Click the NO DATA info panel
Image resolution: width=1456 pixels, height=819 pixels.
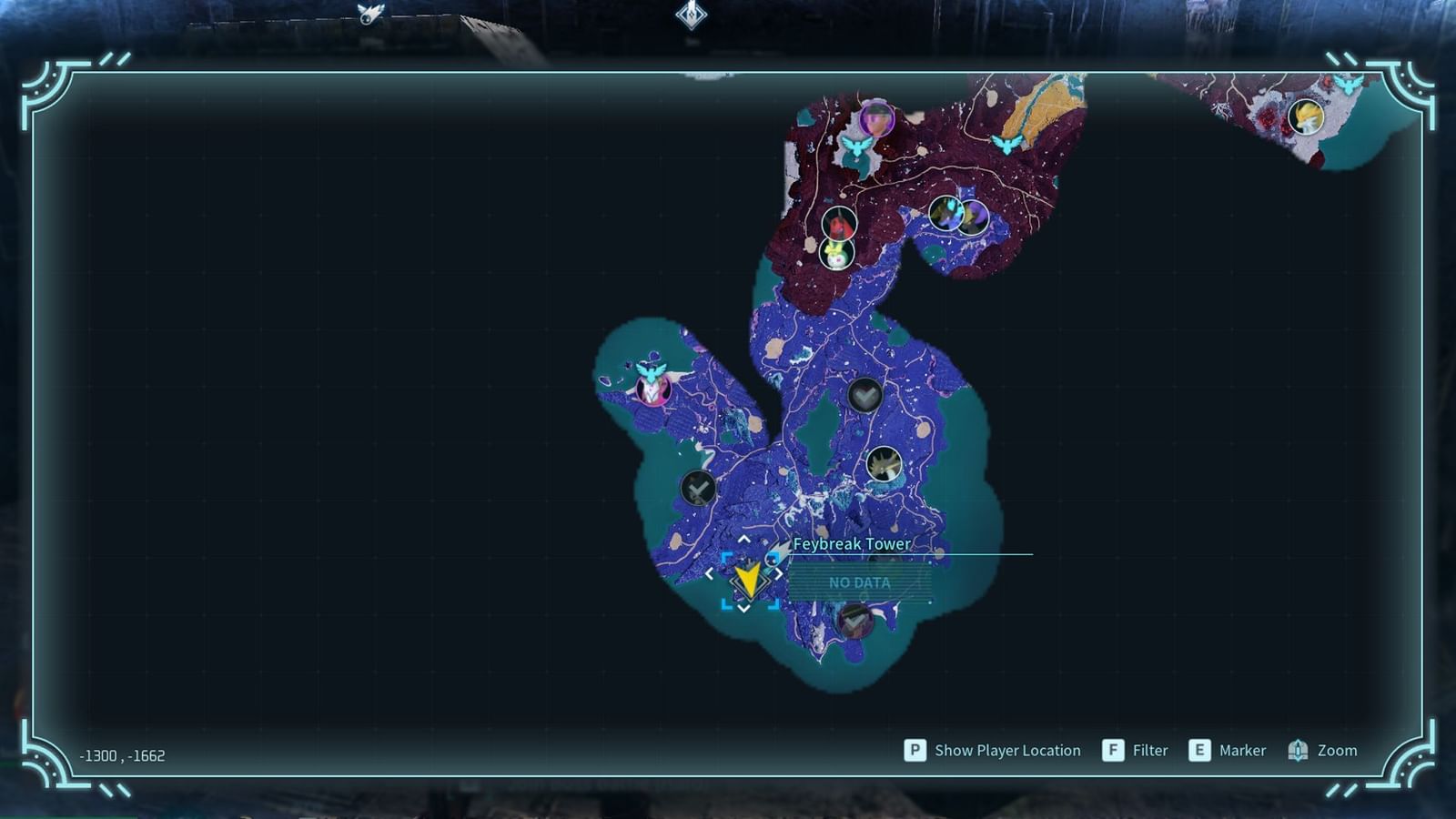(860, 583)
